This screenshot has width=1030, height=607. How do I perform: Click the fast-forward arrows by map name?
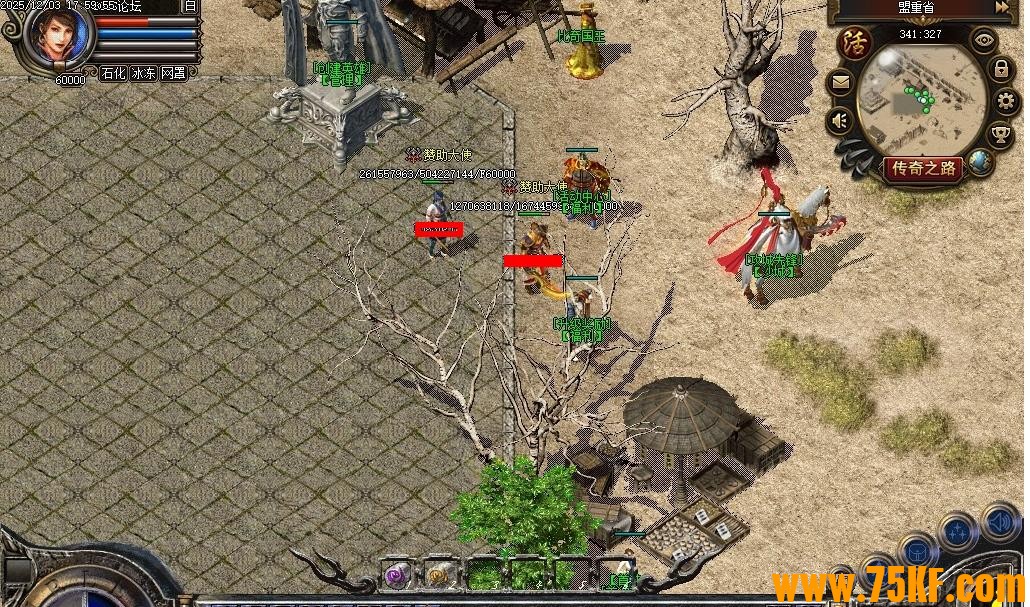(x=1002, y=7)
